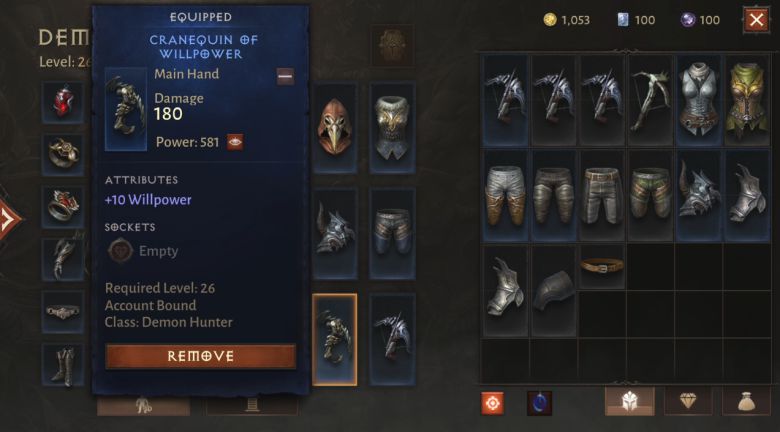Select the equipped plague-mask helmet
The width and height of the screenshot is (780, 432).
tap(335, 127)
